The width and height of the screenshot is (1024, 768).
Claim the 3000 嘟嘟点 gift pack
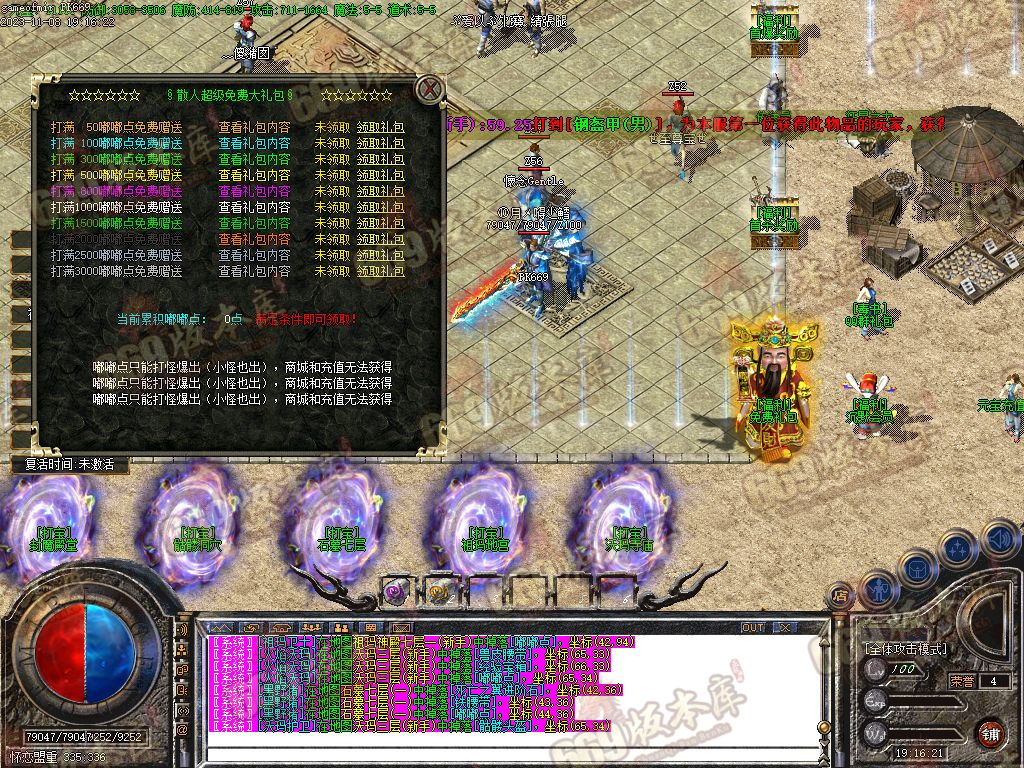click(x=381, y=272)
